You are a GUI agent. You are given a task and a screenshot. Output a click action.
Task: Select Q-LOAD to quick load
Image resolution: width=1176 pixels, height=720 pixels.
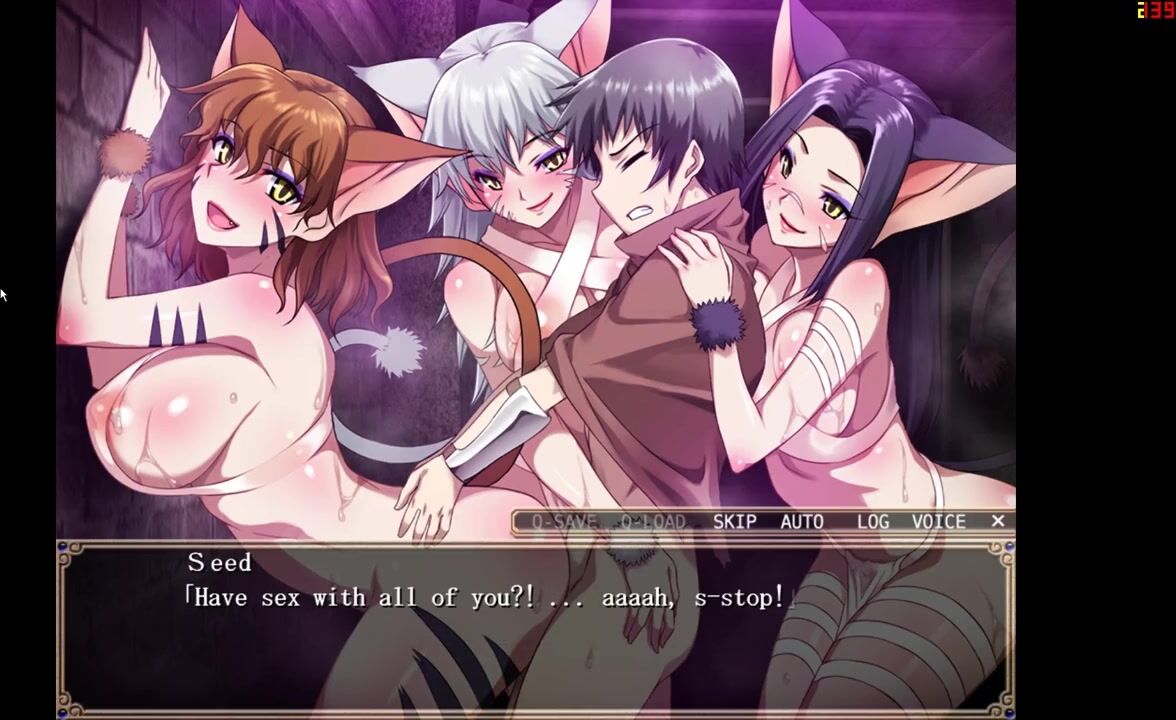(x=653, y=521)
